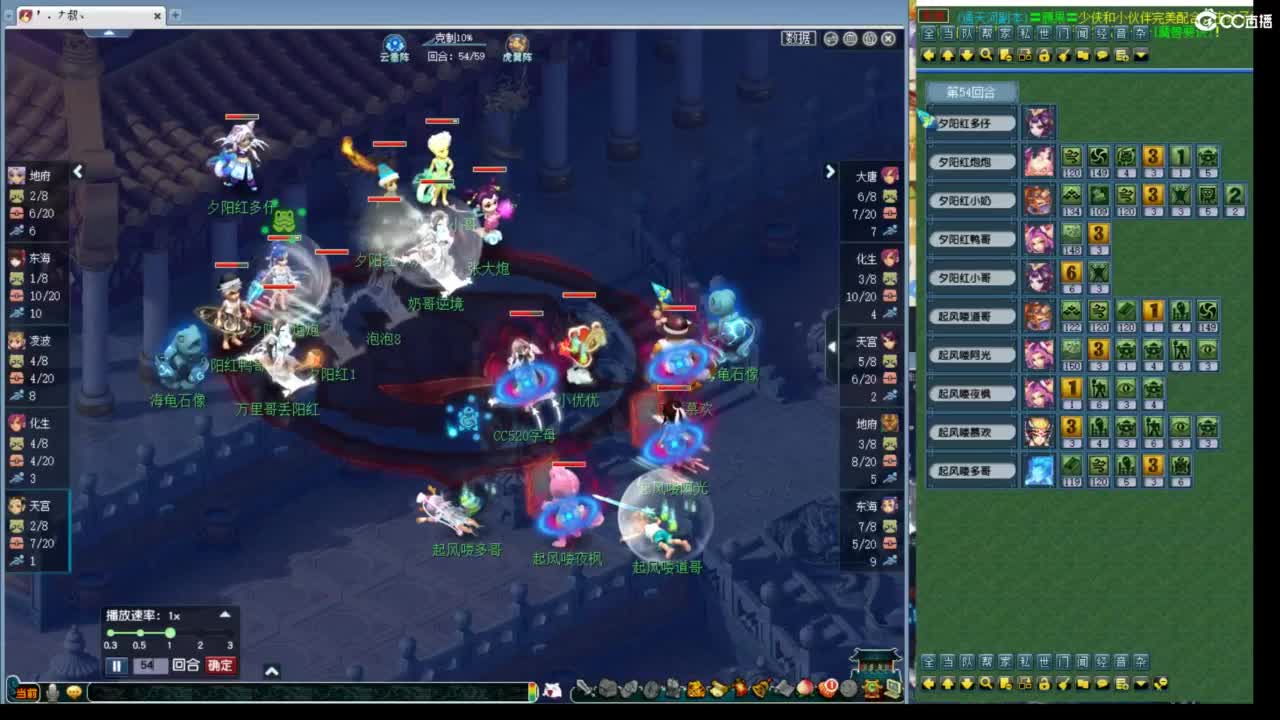Switch to the 帮 chat channel tab
This screenshot has width=1280, height=720.
[986, 32]
